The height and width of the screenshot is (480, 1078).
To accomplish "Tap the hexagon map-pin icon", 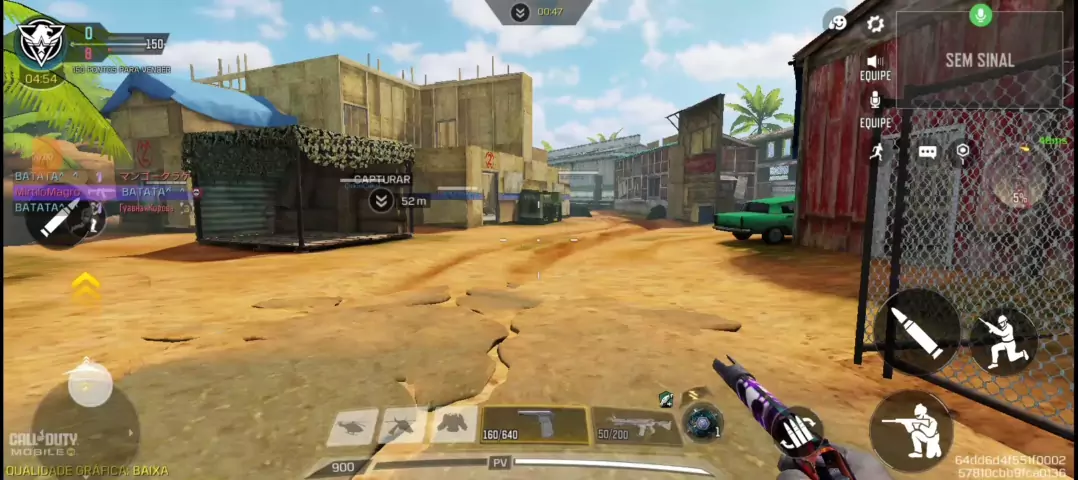I will (x=962, y=151).
